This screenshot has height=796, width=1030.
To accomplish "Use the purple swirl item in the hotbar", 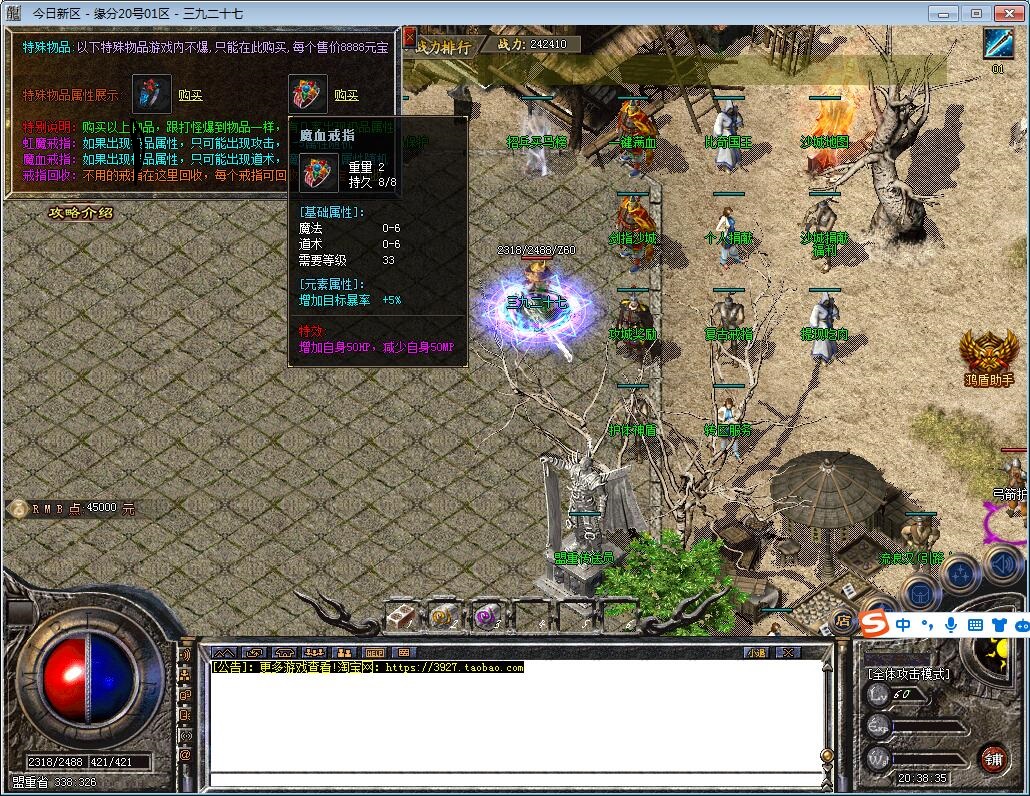I will (486, 617).
